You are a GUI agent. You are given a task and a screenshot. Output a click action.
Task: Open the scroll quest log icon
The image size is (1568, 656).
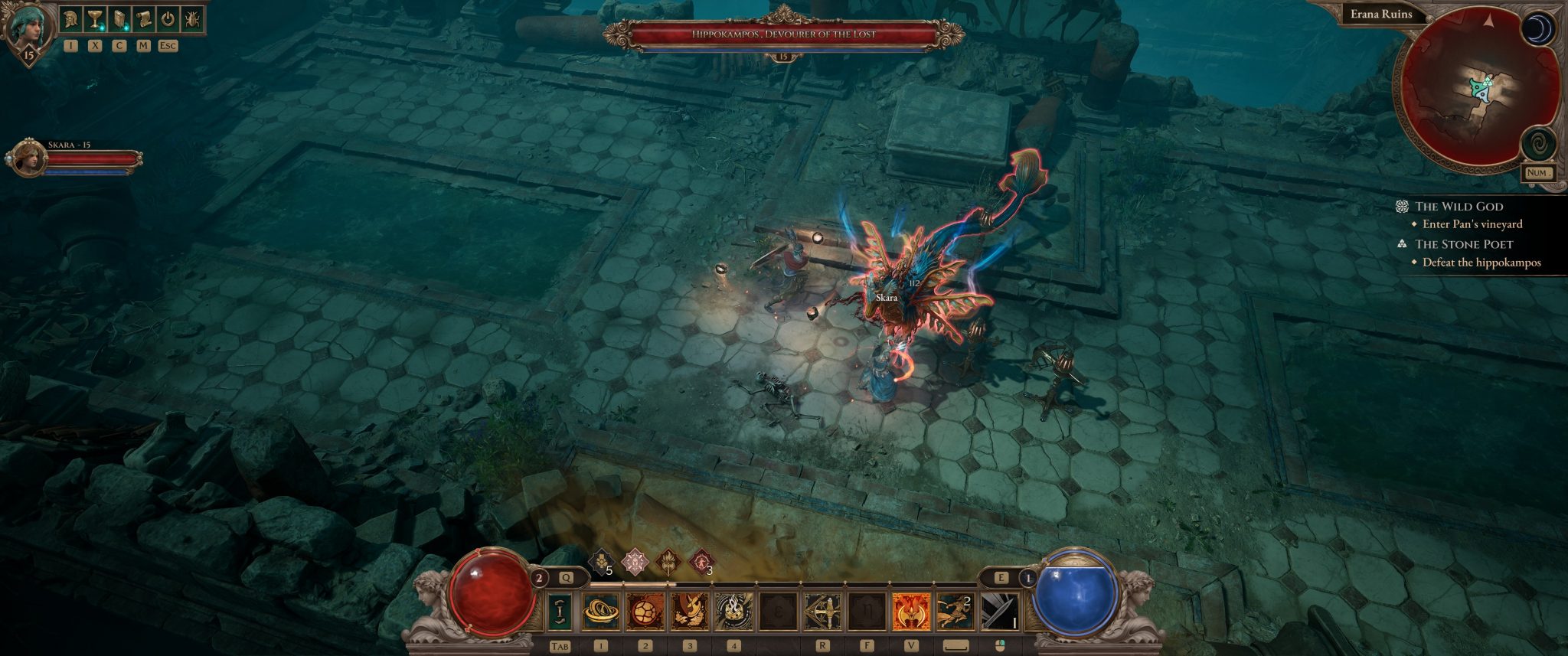click(x=143, y=19)
